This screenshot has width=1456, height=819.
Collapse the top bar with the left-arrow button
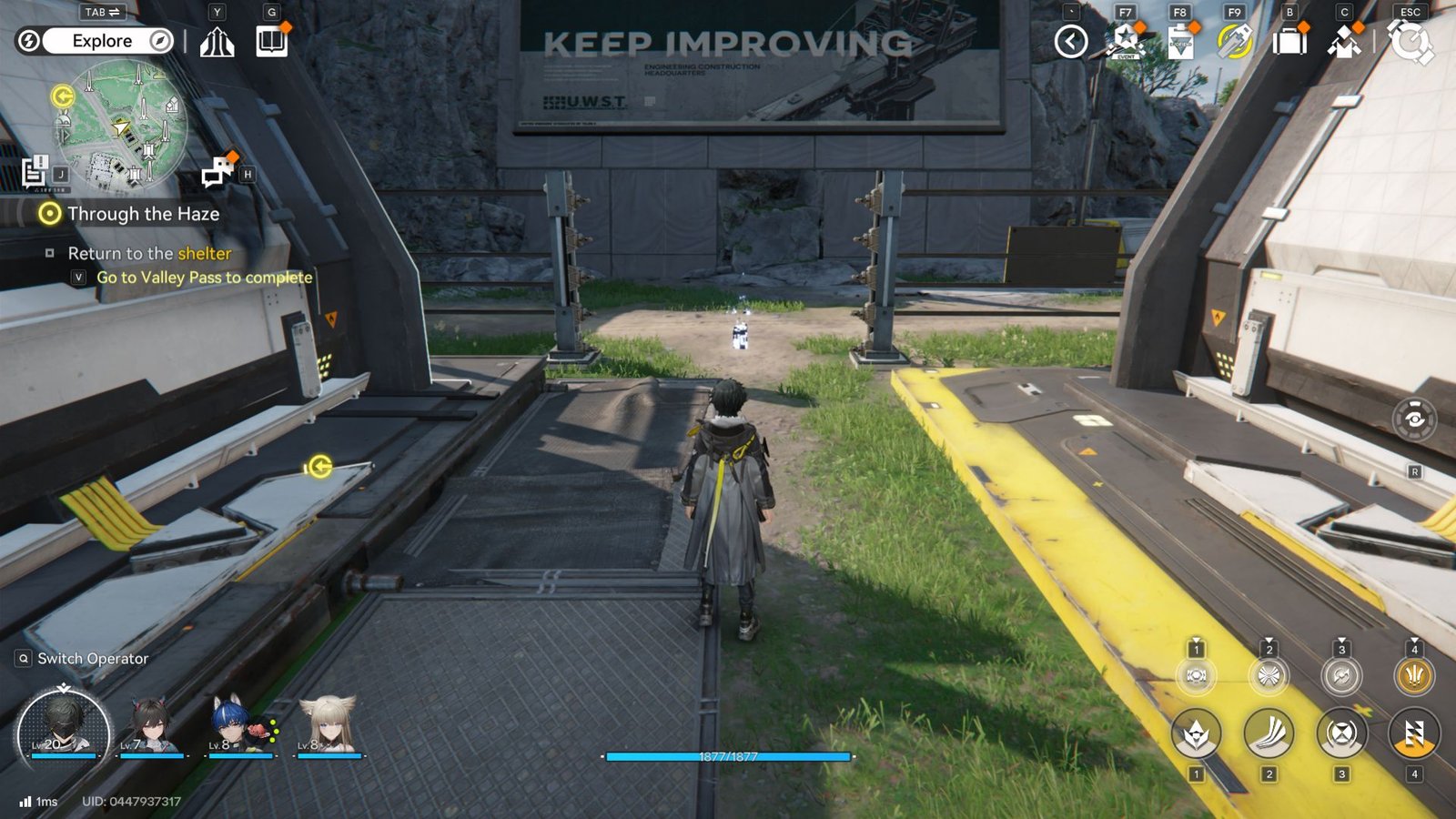[1071, 41]
